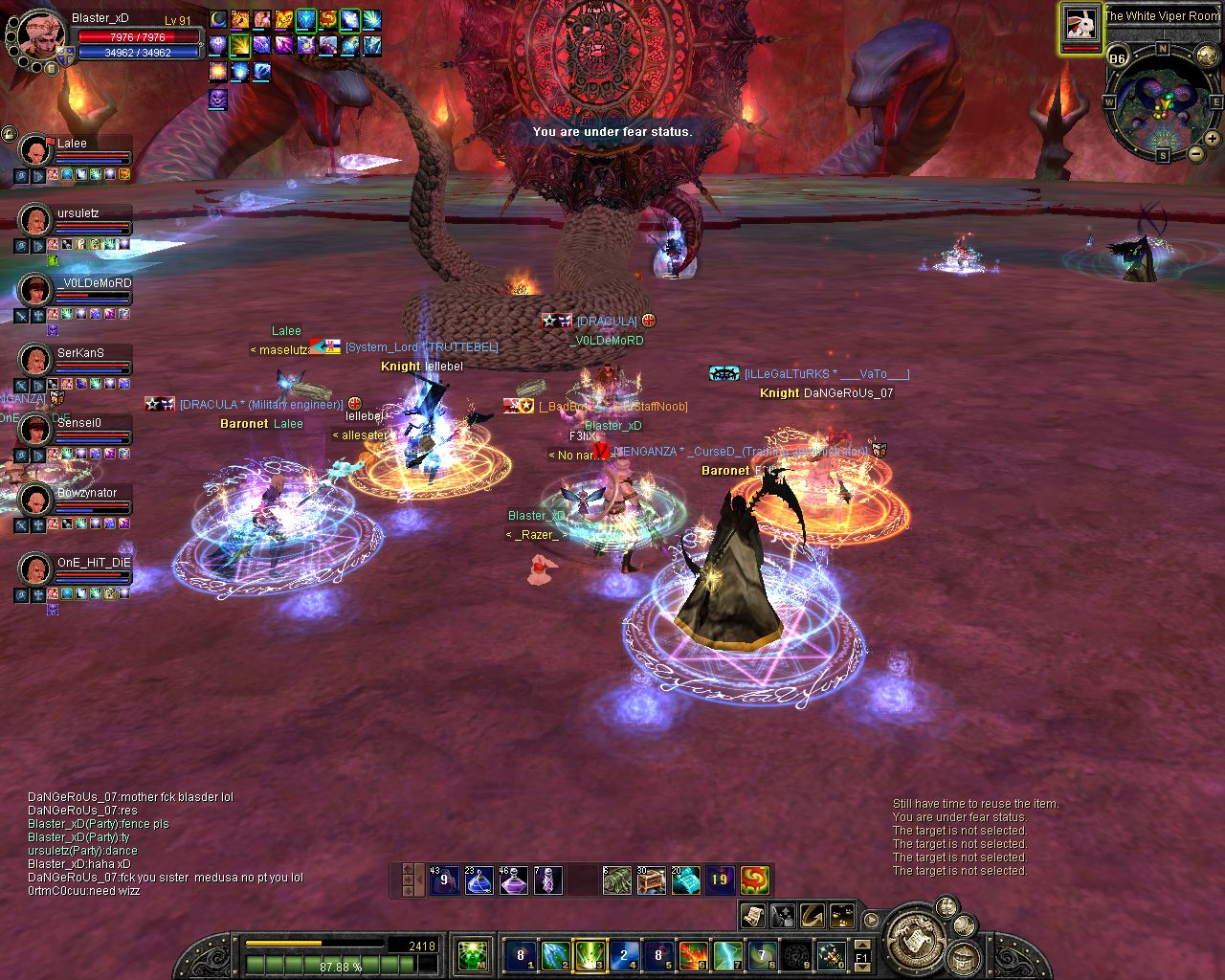Click the purple skull status effect icon
Screen dimensions: 1225x980
click(218, 98)
